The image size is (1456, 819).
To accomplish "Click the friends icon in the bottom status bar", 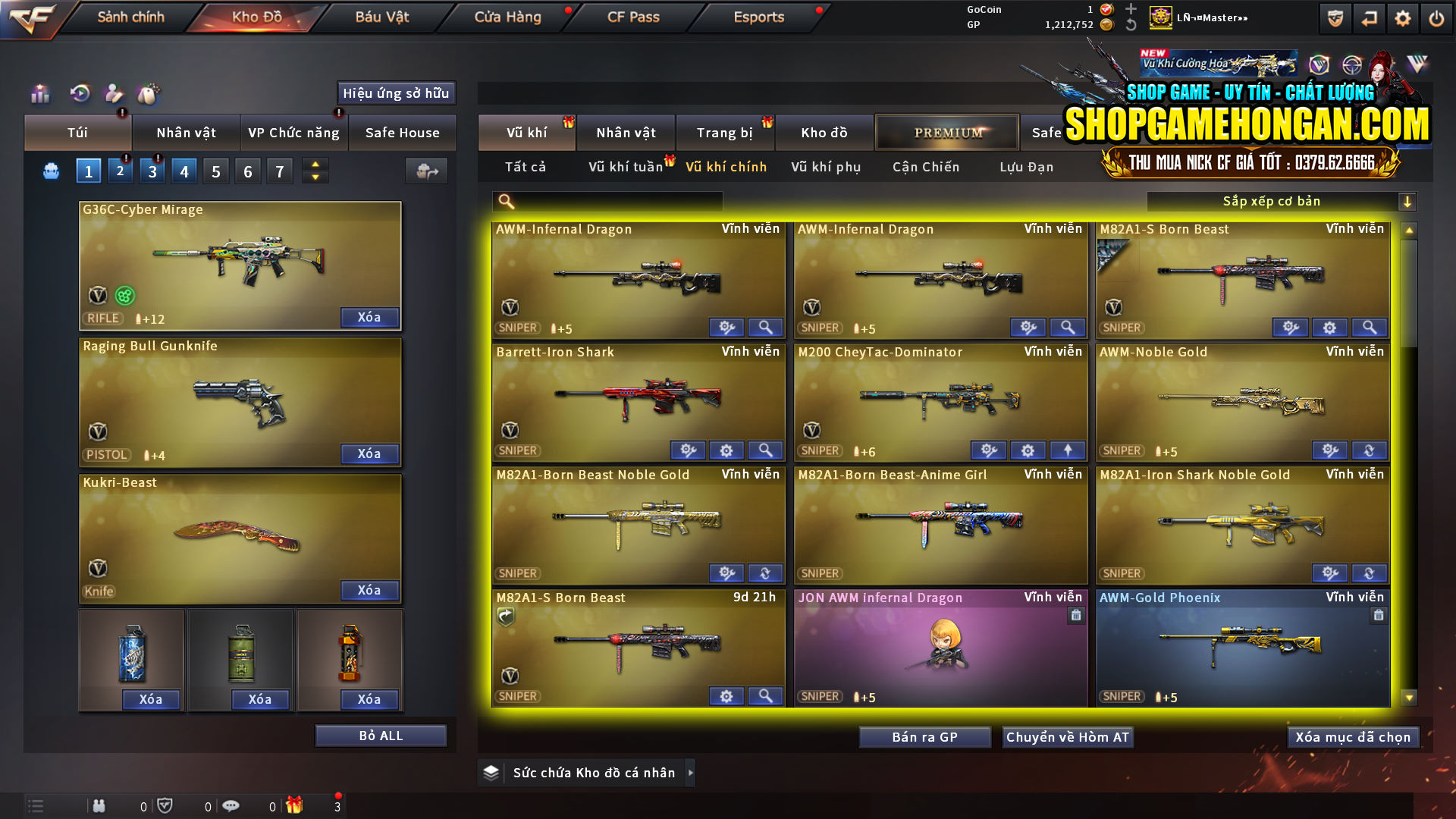I will (x=99, y=806).
